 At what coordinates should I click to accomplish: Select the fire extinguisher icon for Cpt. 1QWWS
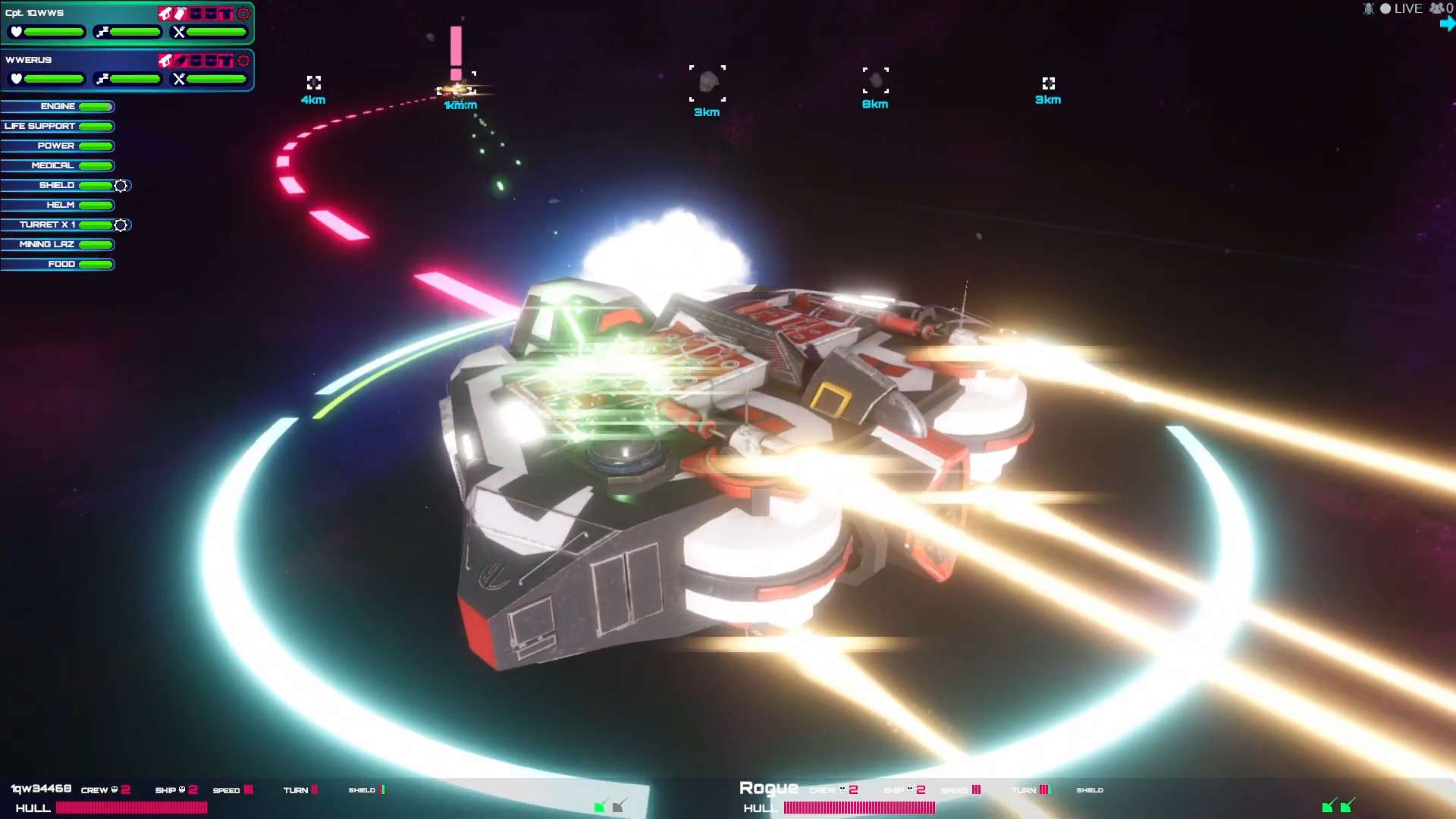pyautogui.click(x=180, y=13)
